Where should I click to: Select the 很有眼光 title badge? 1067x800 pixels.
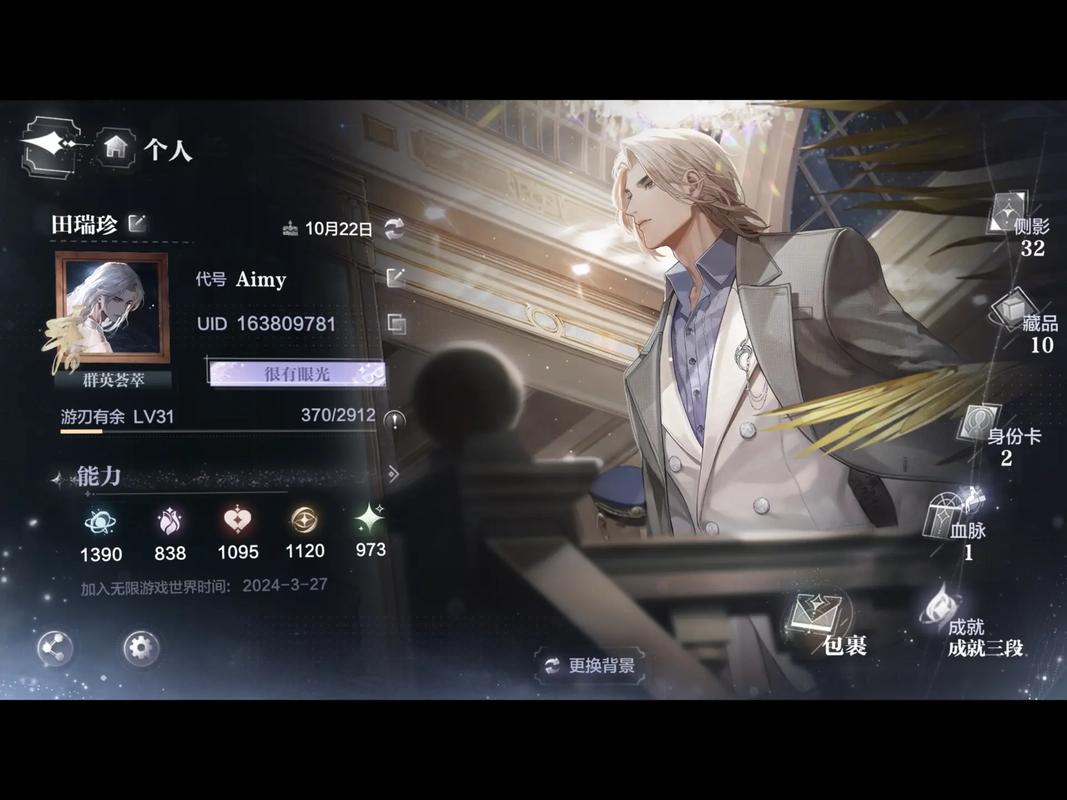coord(296,373)
